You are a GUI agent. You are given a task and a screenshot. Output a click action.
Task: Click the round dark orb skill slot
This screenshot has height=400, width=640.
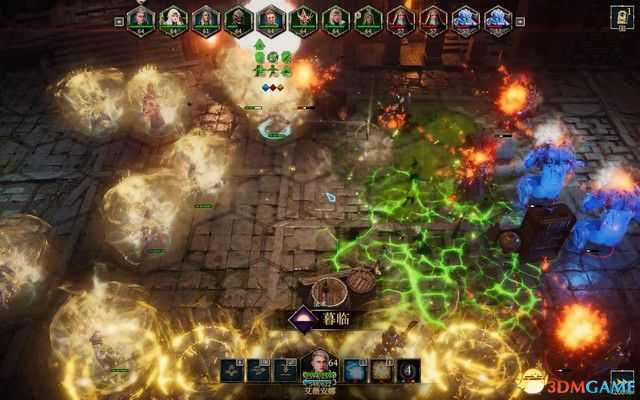tap(409, 371)
